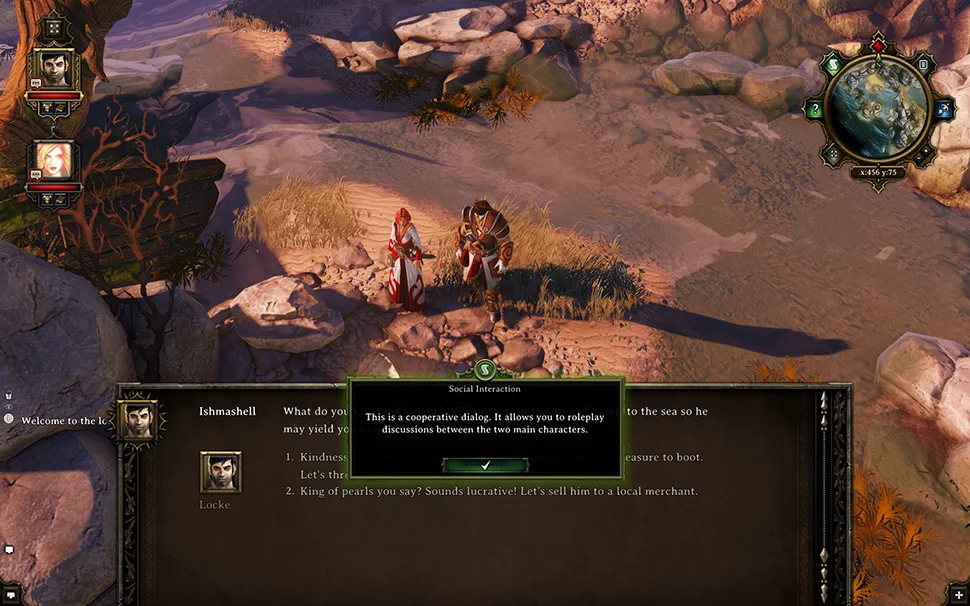
Task: Click the grey crosshair button below minimap
Action: [x=833, y=155]
